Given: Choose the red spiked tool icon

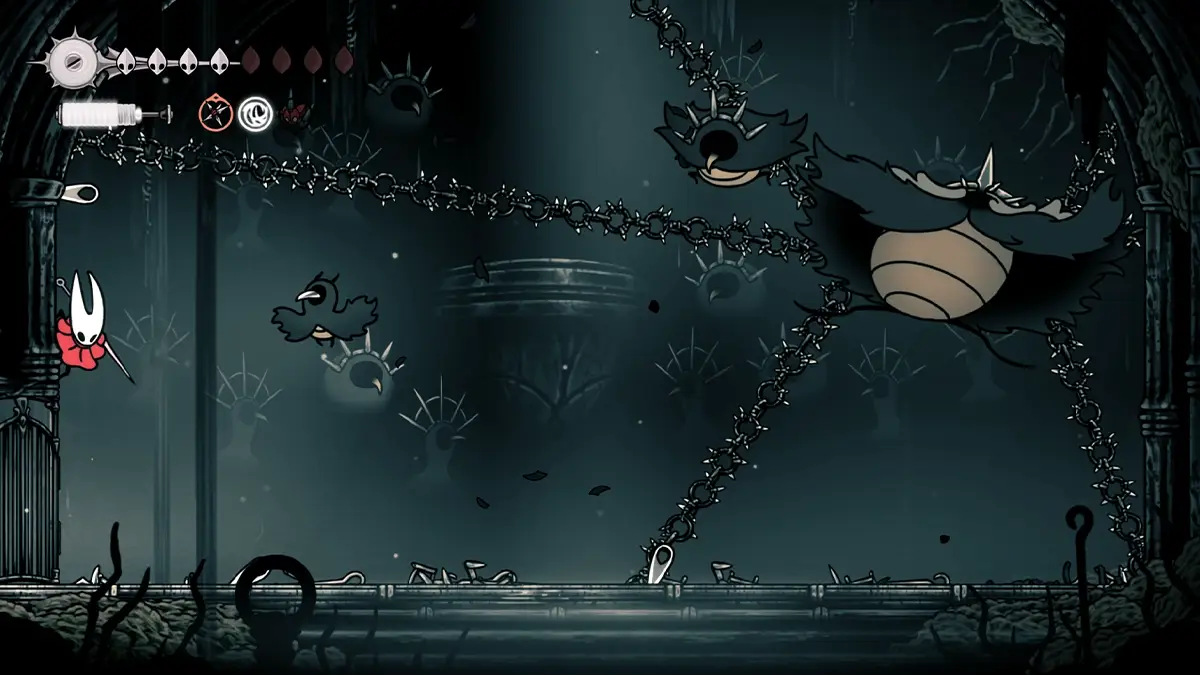Looking at the screenshot, I should tap(294, 114).
